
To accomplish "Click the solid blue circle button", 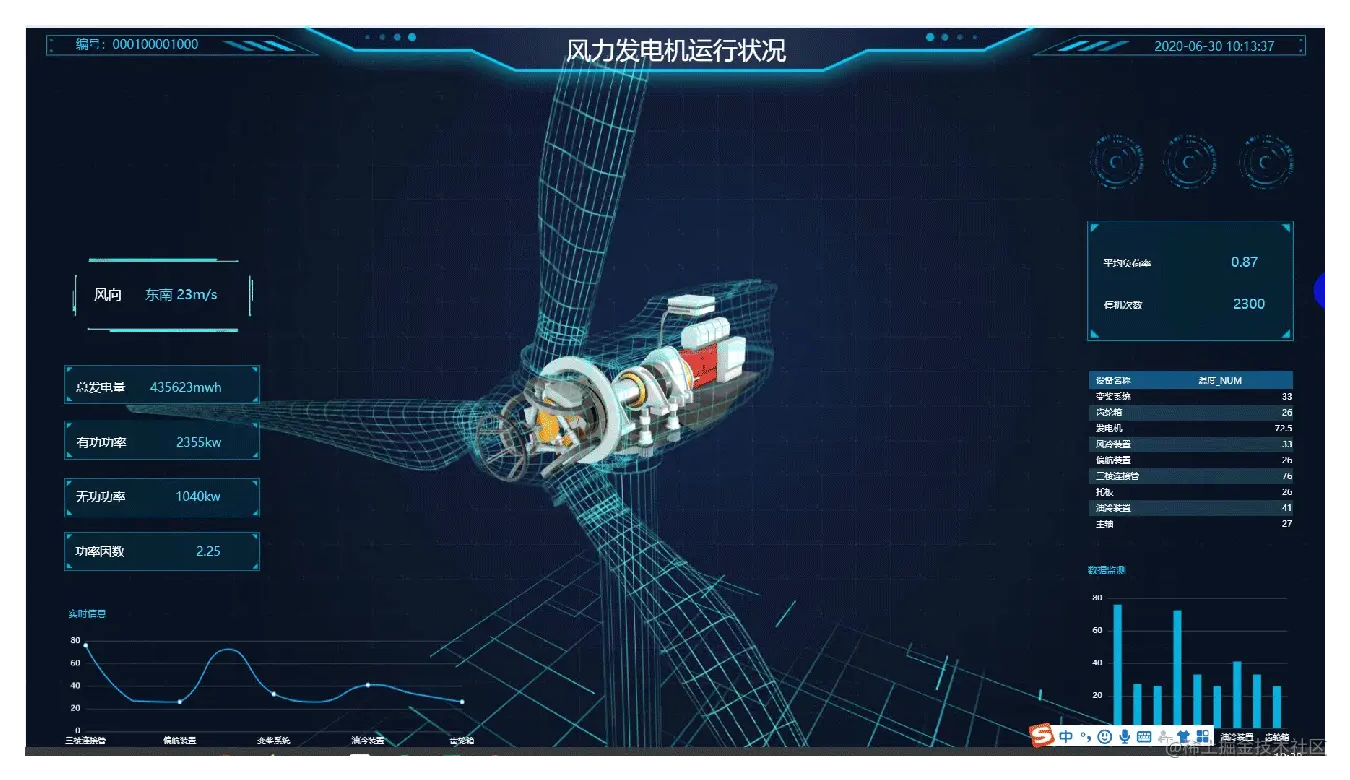I will (1321, 290).
